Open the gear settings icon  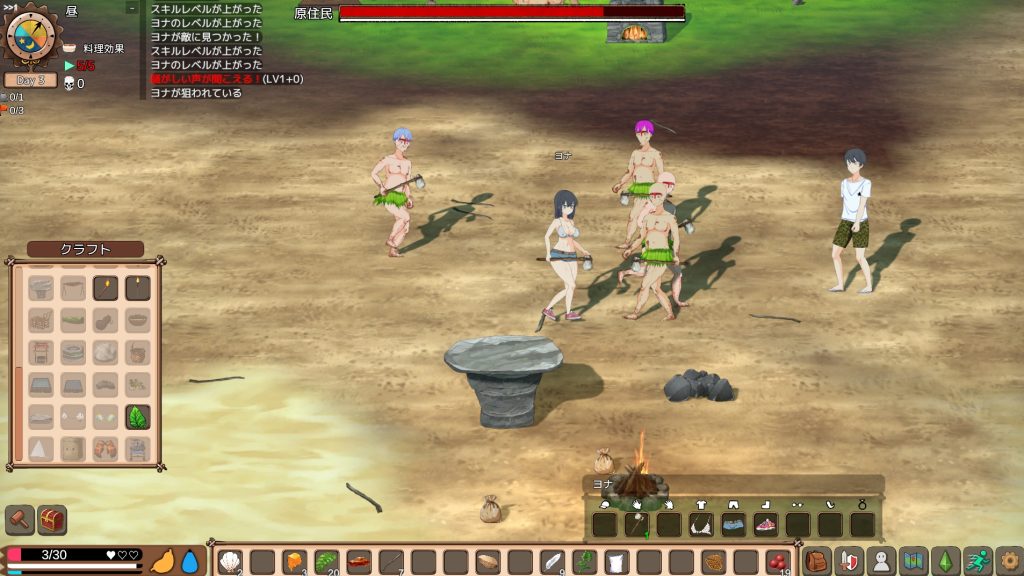click(x=1009, y=561)
